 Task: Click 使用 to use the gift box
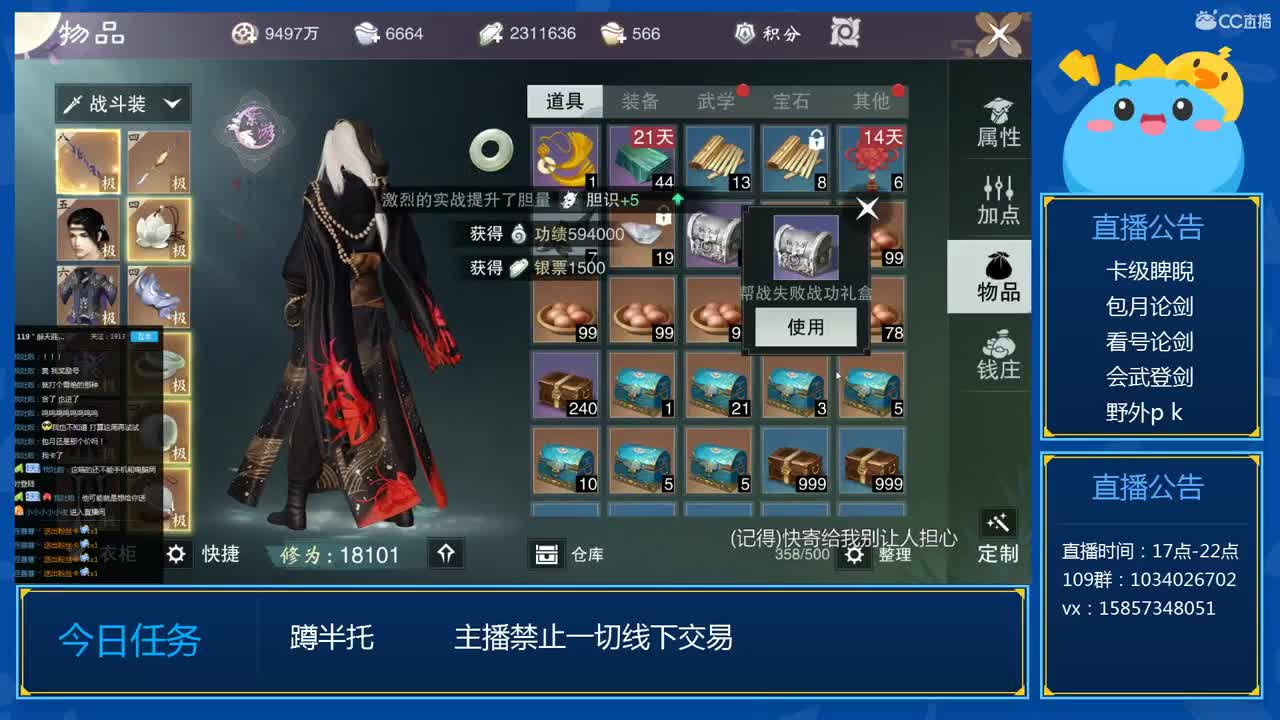(x=806, y=326)
